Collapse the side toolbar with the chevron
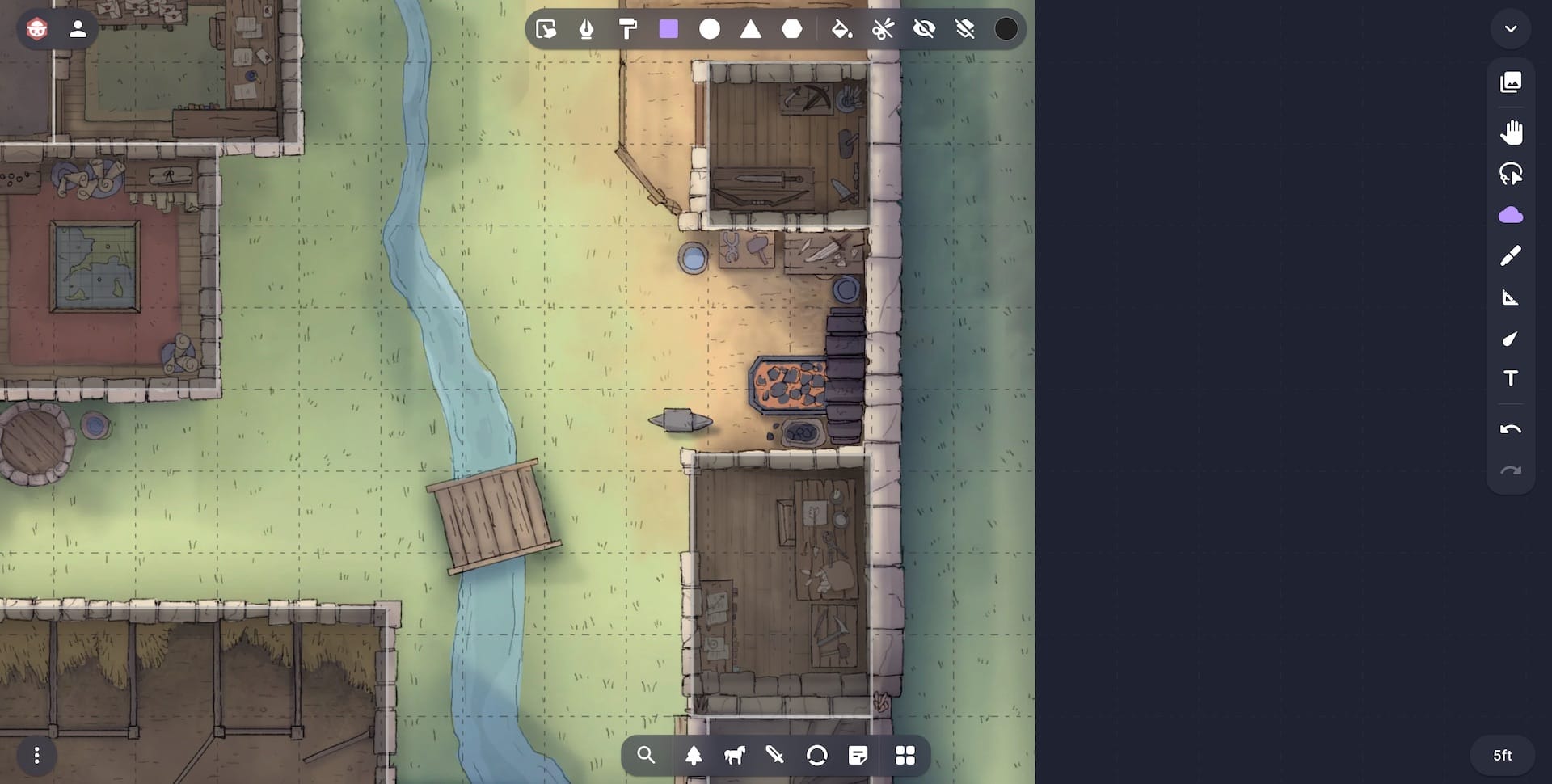This screenshot has height=784, width=1552. [x=1511, y=29]
